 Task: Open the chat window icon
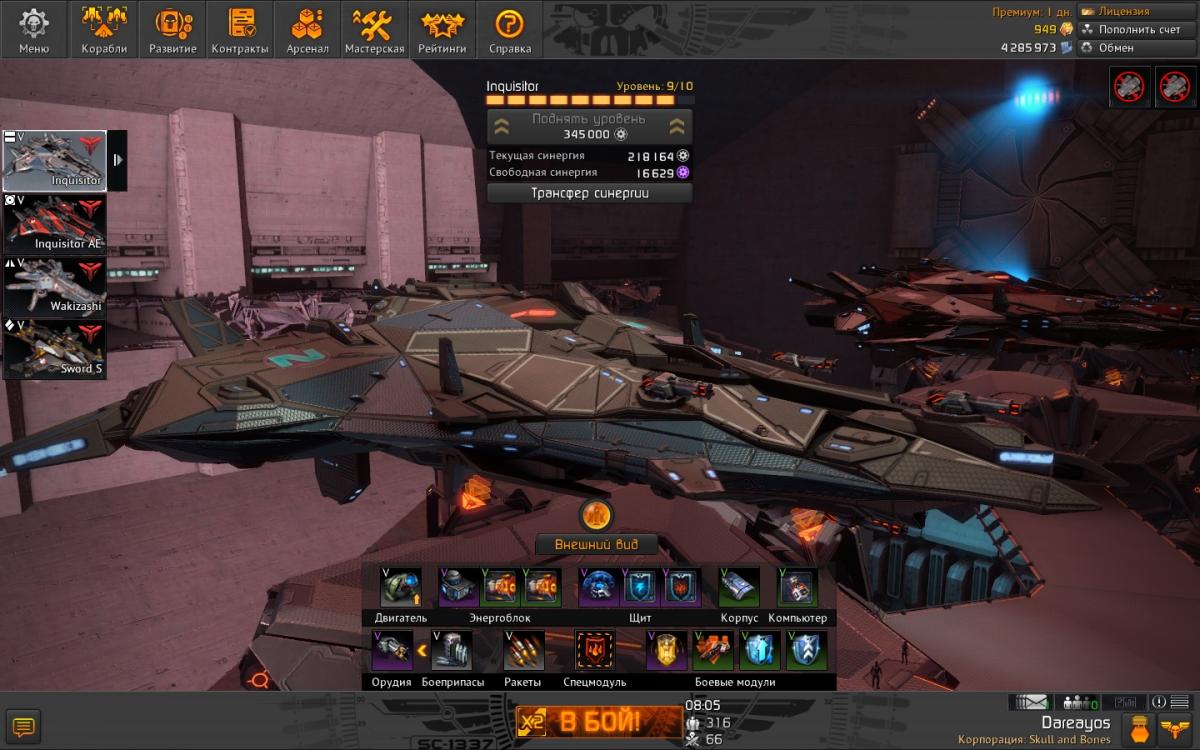(23, 726)
